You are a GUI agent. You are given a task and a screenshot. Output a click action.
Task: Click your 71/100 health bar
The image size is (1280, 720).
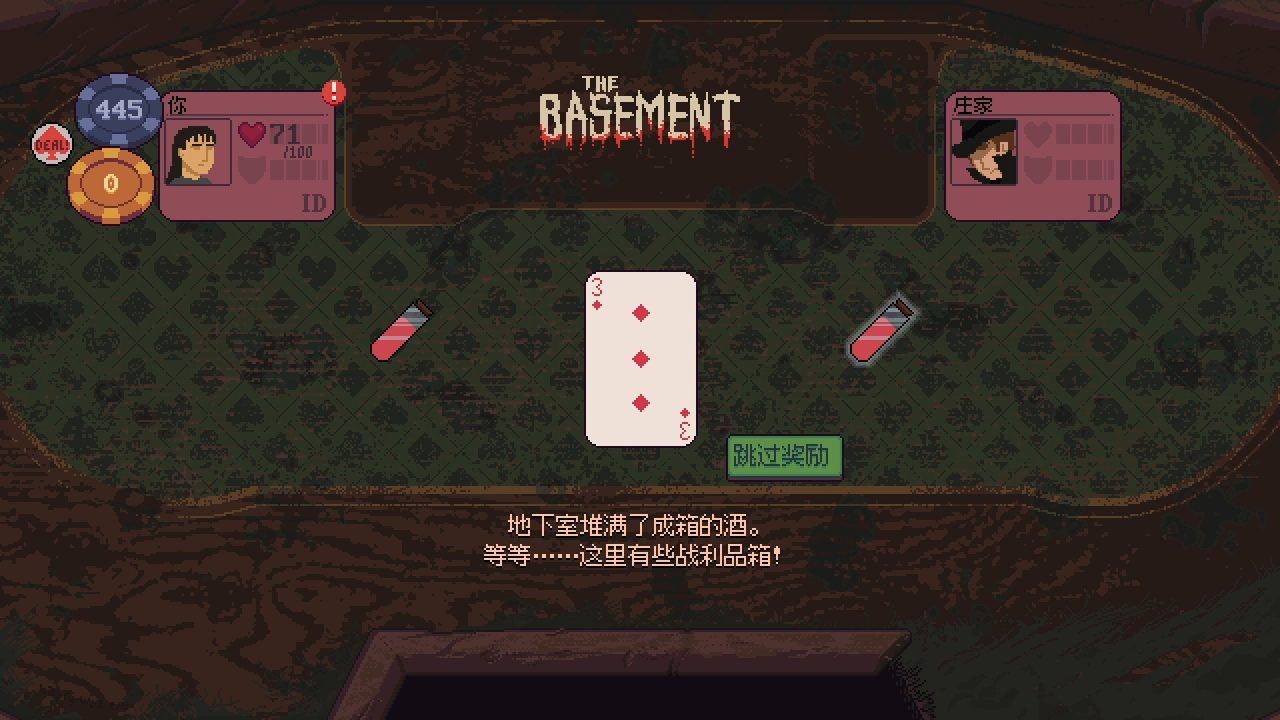pos(295,135)
